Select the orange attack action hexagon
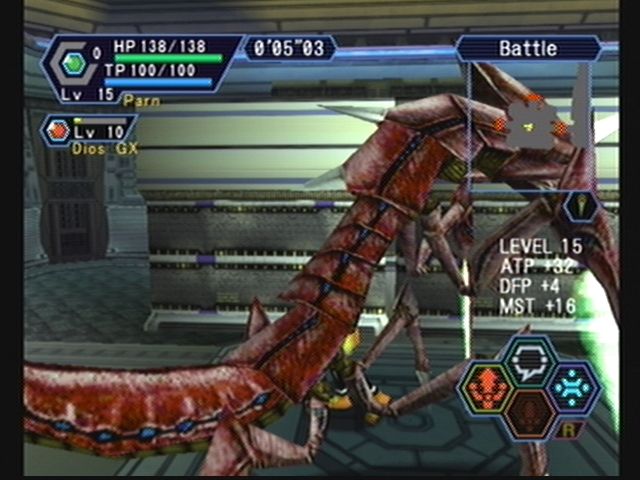 click(x=486, y=388)
